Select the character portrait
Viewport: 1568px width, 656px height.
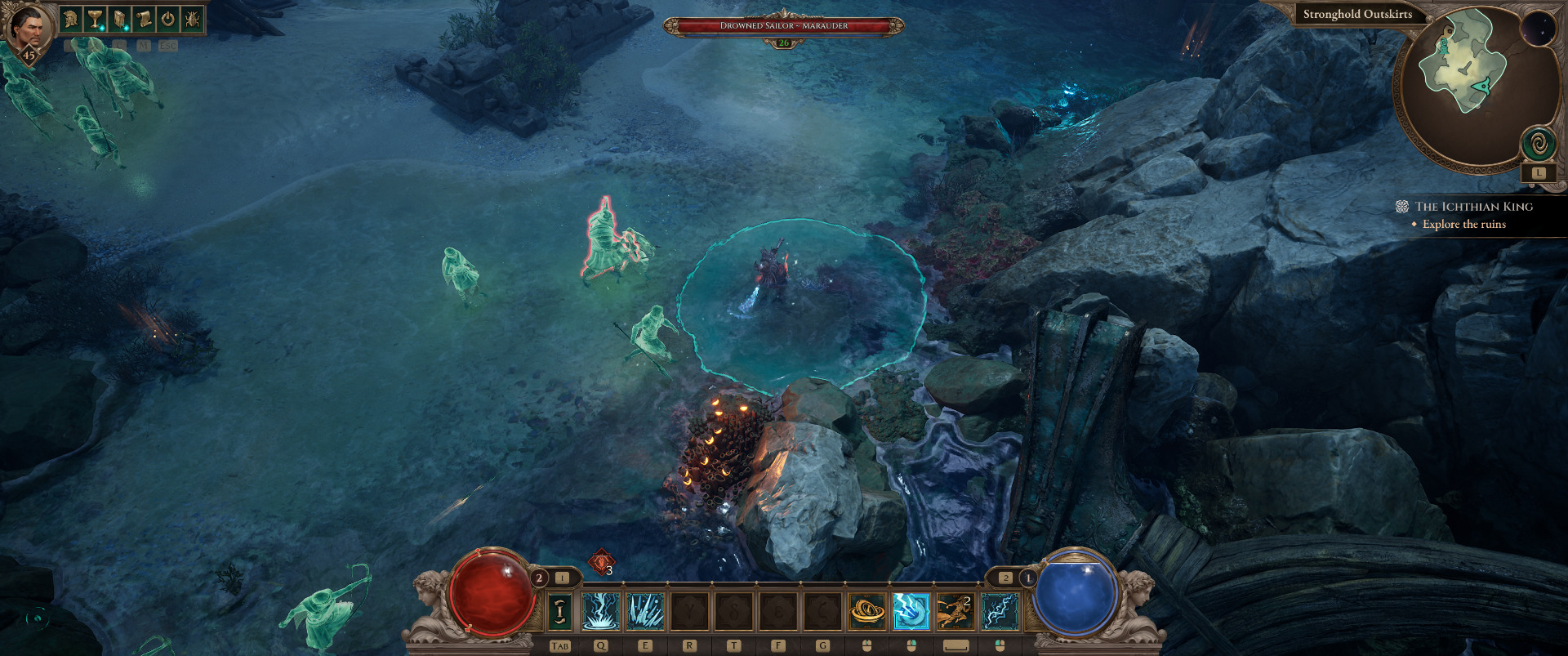tap(28, 30)
